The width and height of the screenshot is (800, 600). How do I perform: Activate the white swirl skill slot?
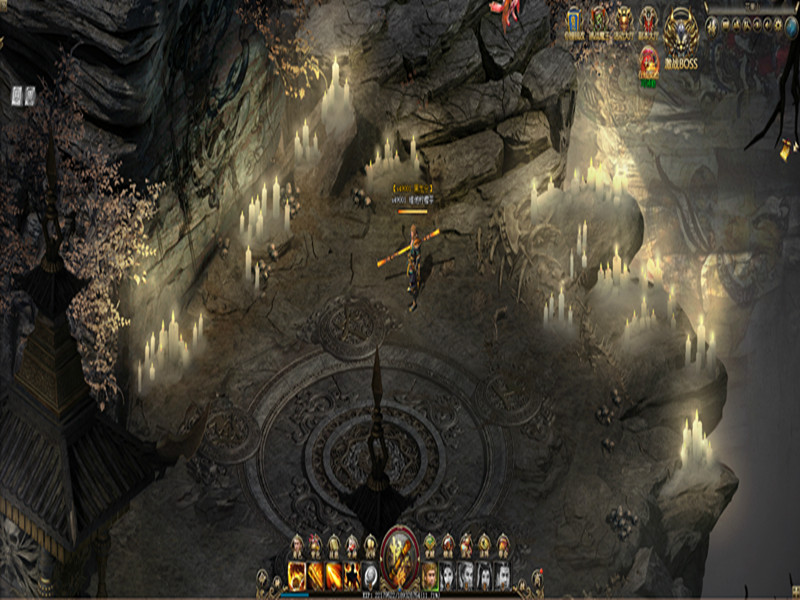pos(369,574)
